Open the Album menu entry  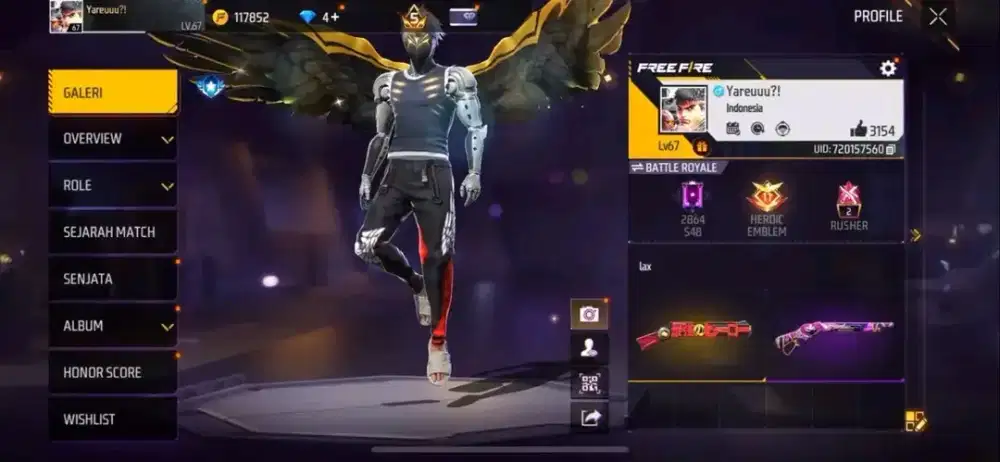click(112, 326)
